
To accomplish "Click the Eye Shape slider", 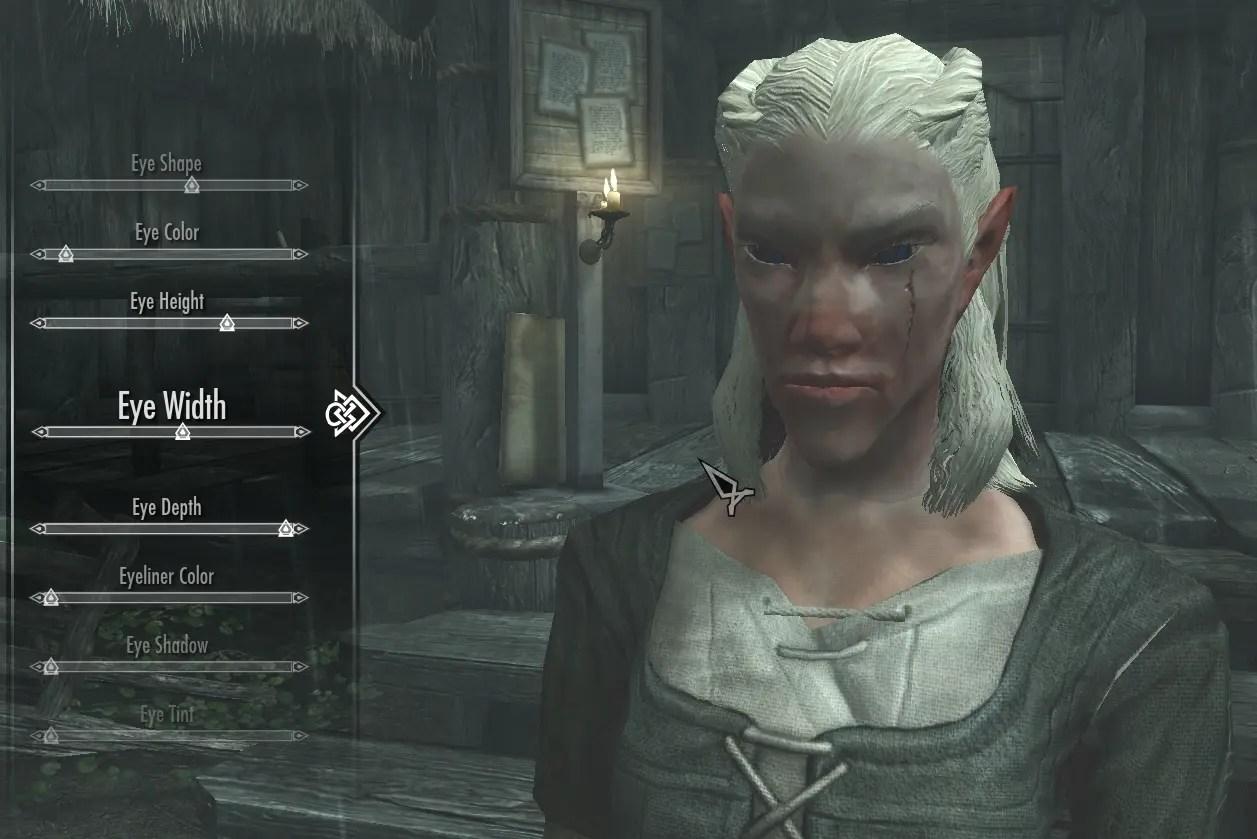I will (x=170, y=185).
